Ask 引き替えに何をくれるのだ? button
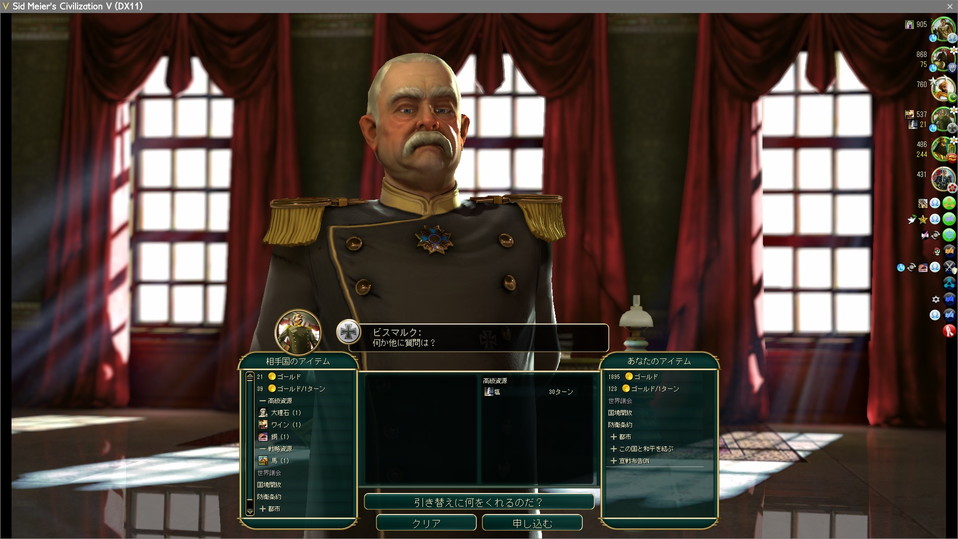Image resolution: width=958 pixels, height=539 pixels. [x=478, y=501]
